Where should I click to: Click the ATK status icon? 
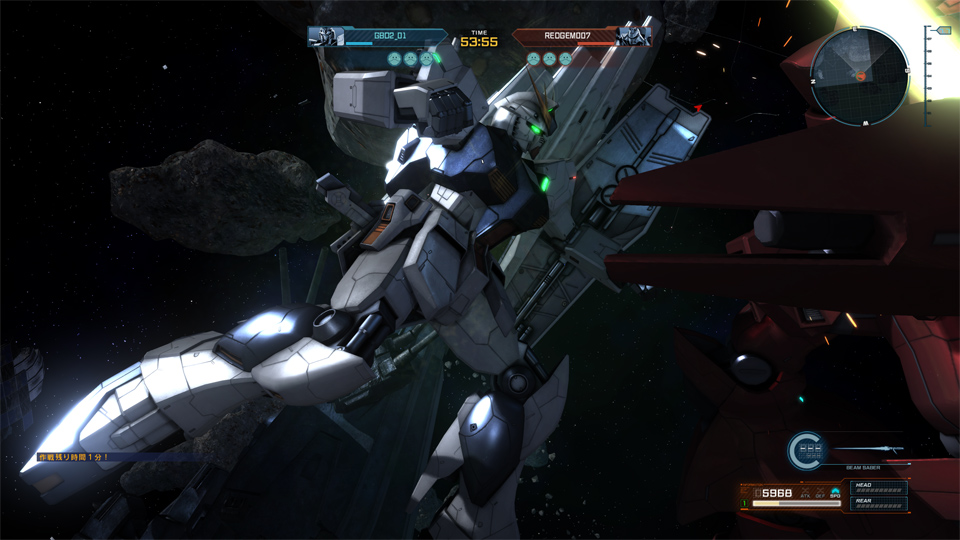(805, 493)
